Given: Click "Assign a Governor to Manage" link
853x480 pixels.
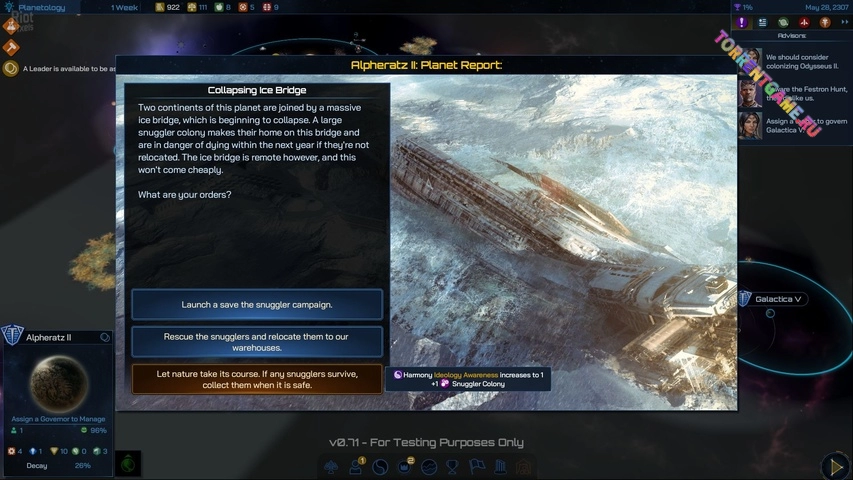Looking at the screenshot, I should [58, 419].
